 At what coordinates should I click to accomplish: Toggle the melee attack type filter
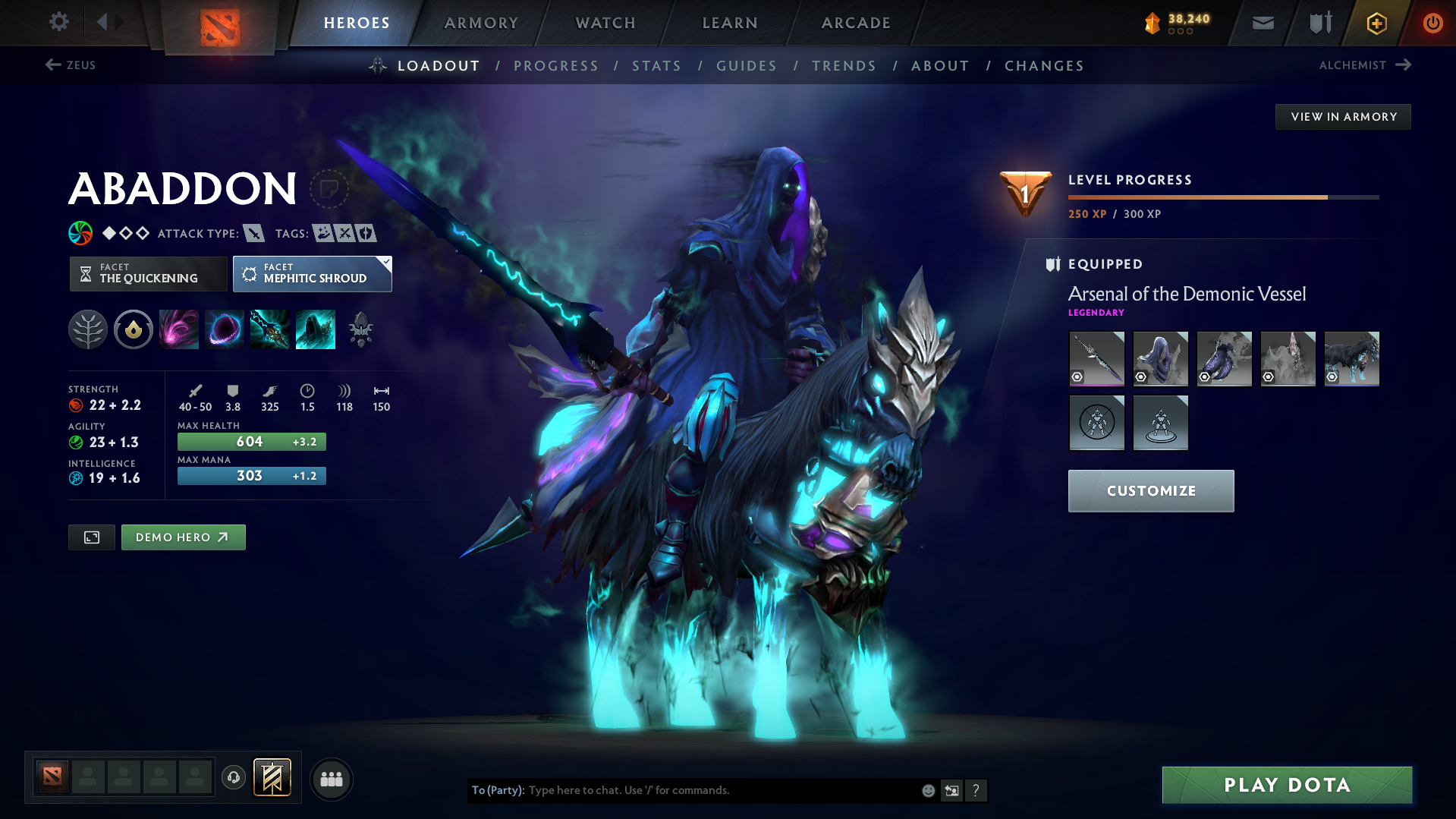tap(253, 233)
